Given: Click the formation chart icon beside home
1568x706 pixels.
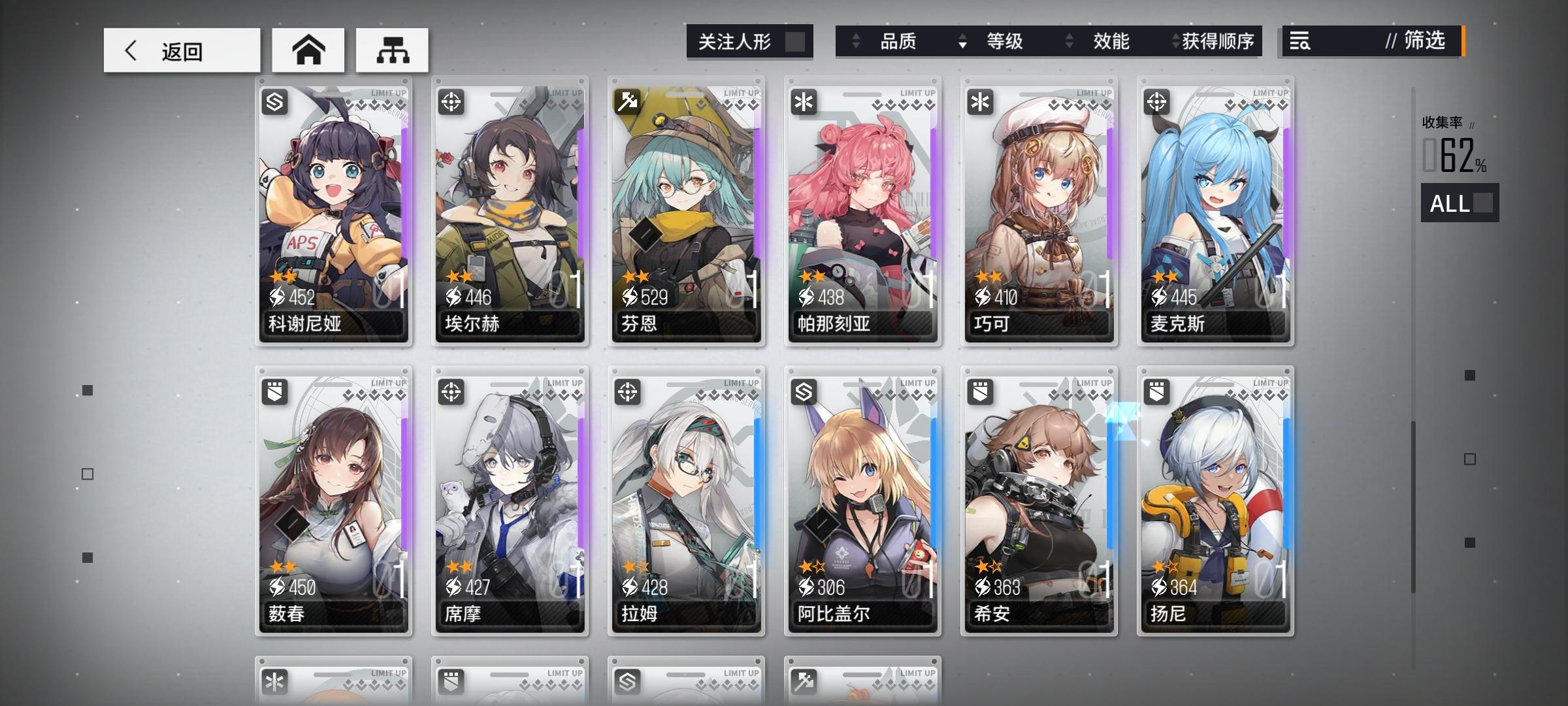Looking at the screenshot, I should (x=392, y=50).
